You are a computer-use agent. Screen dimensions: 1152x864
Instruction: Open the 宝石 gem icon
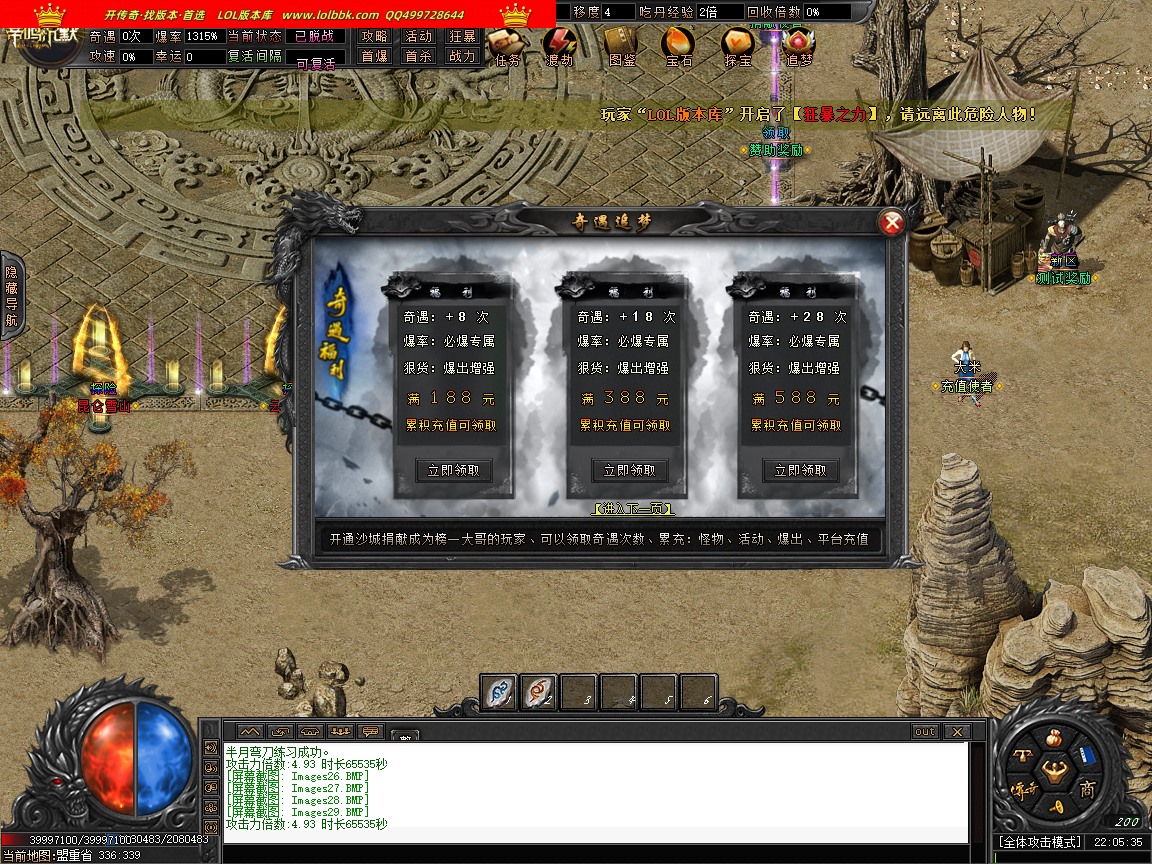(x=678, y=45)
